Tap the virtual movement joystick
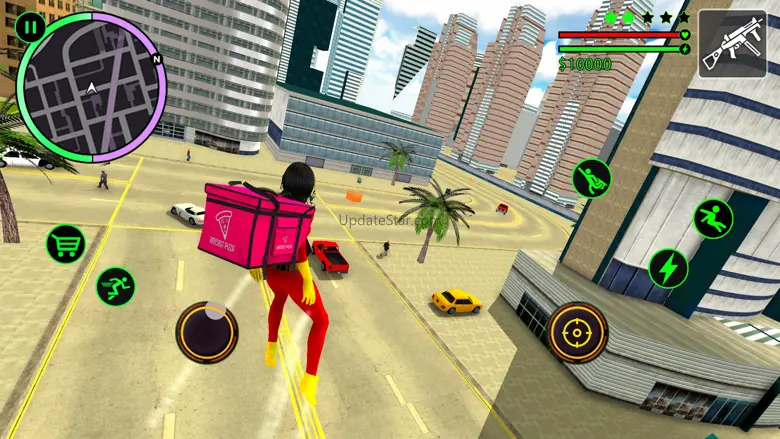Screen dimensions: 780x439 207,331
